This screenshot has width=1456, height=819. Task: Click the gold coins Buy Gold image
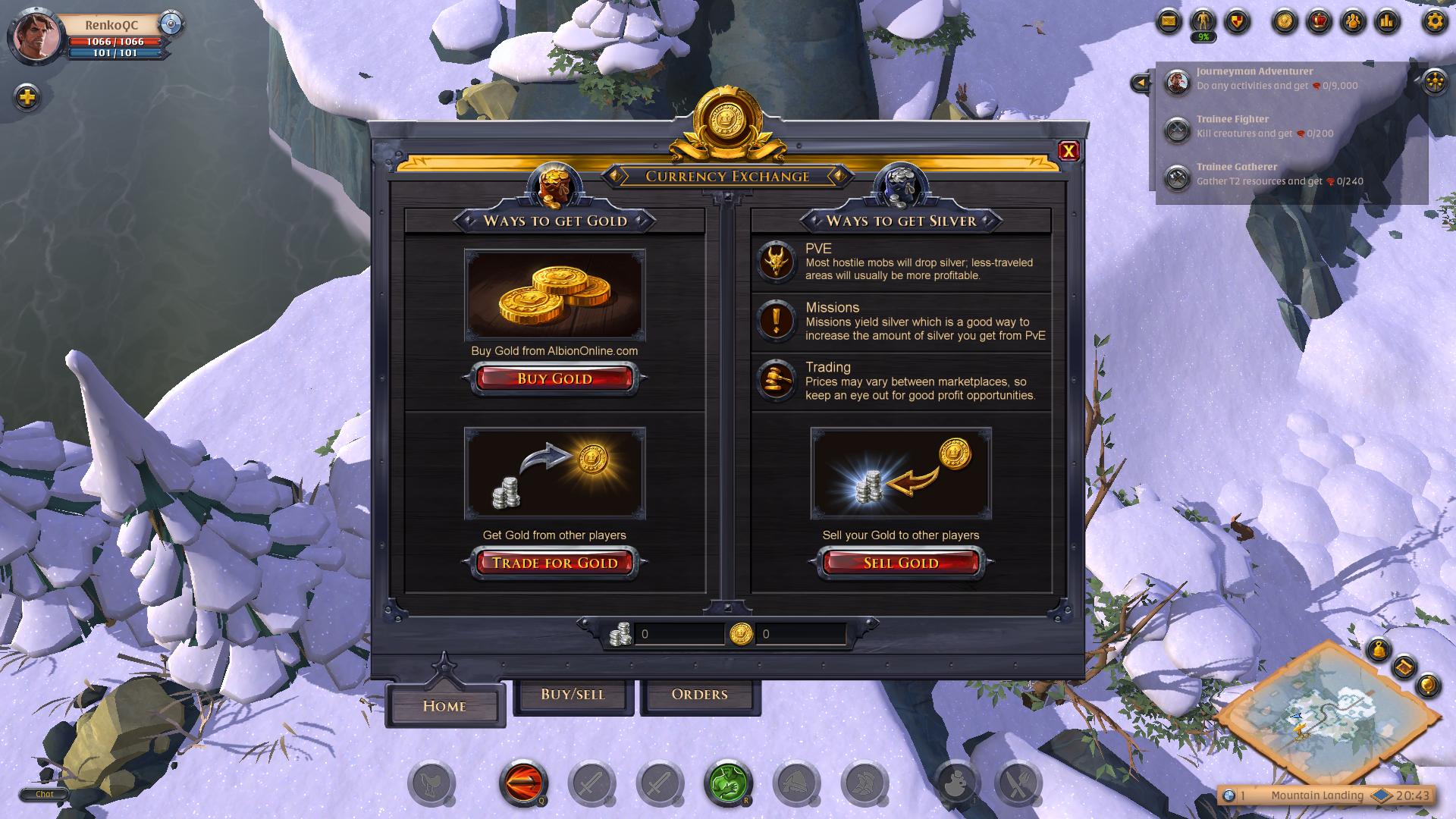click(x=554, y=295)
